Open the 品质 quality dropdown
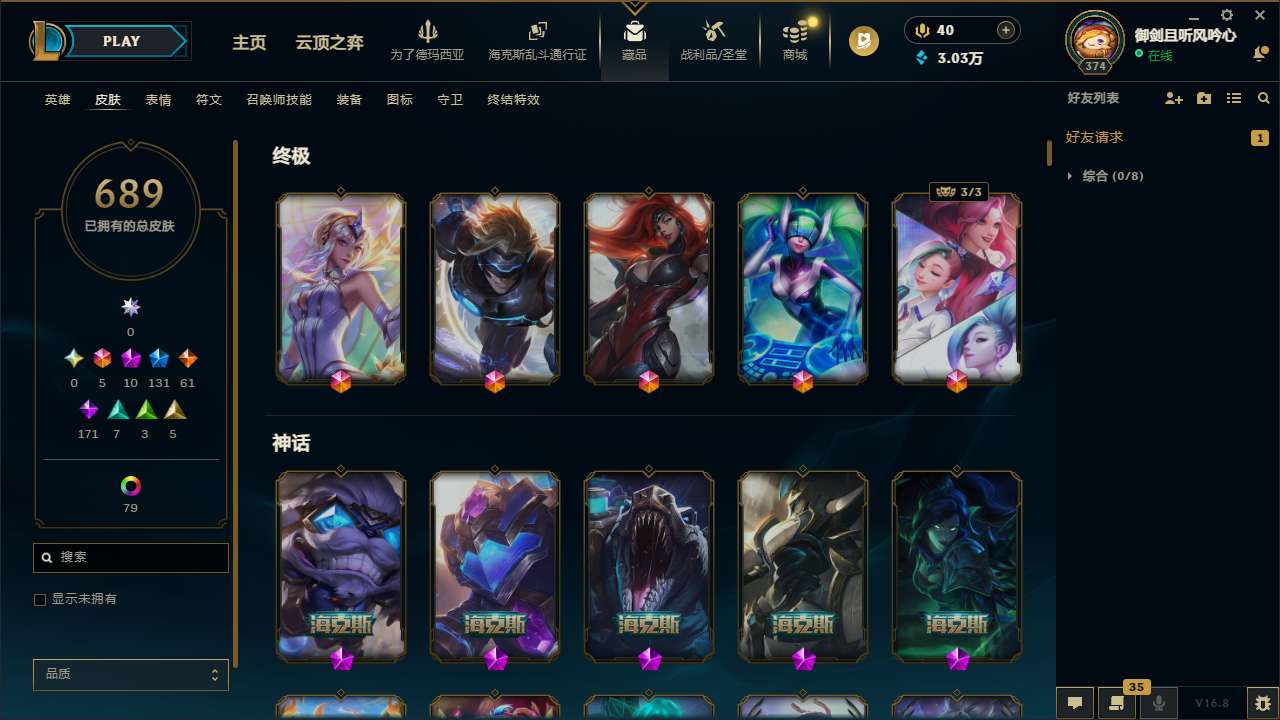This screenshot has width=1280, height=720. pos(130,674)
